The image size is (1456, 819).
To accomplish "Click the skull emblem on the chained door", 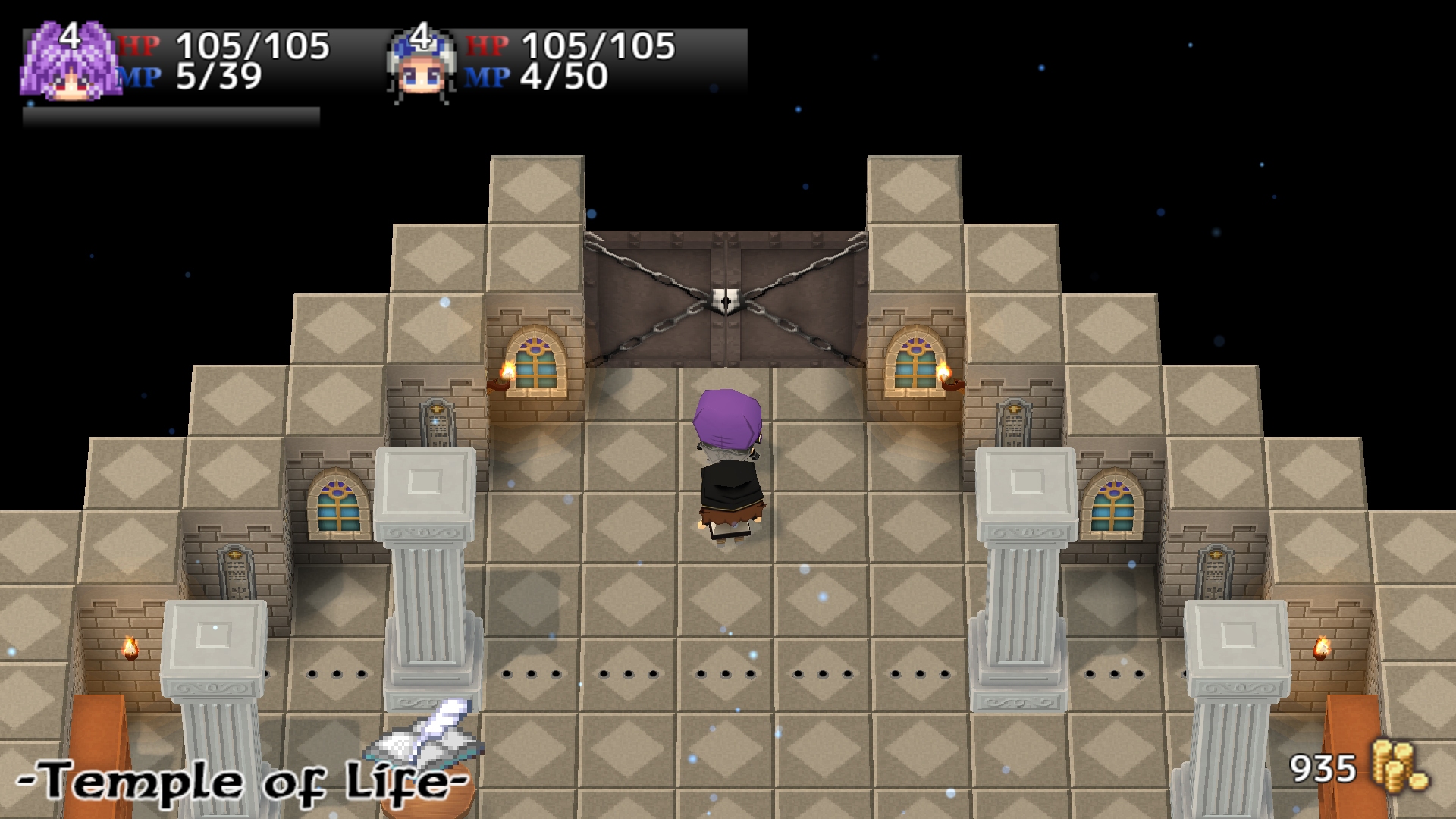I will (x=726, y=300).
